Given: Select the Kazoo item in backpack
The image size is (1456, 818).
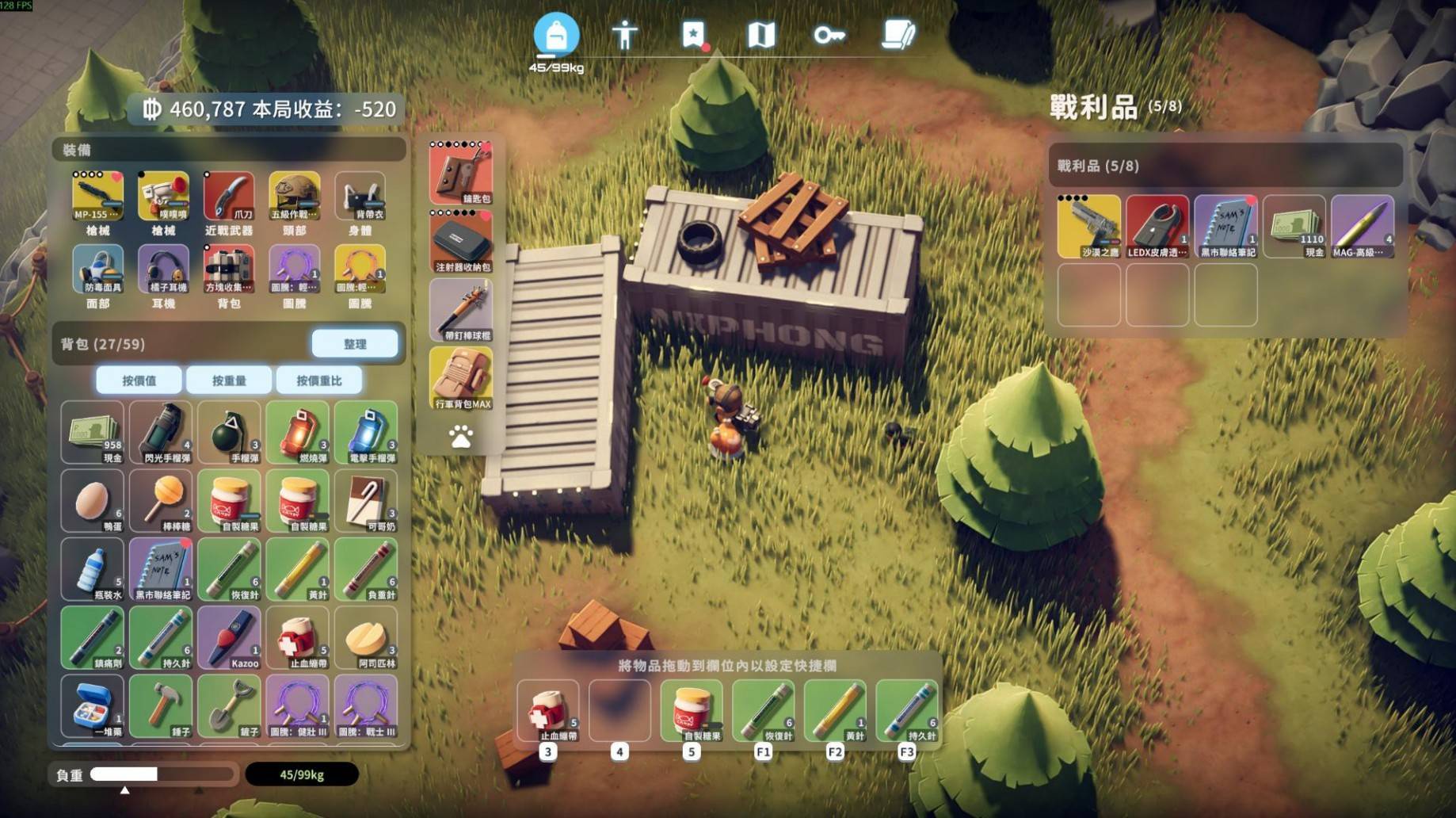Looking at the screenshot, I should click(230, 638).
